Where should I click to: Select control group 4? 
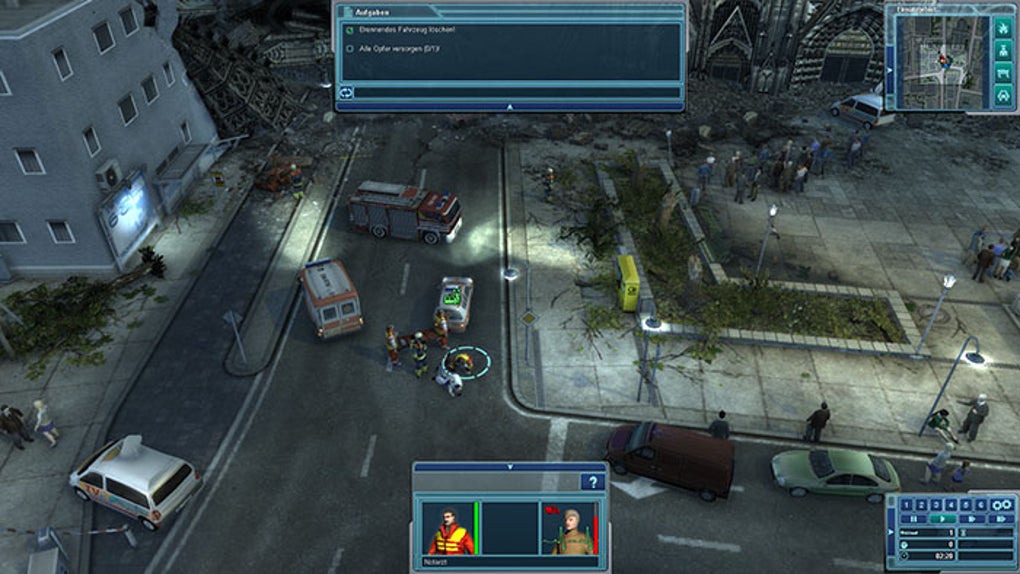[x=953, y=505]
